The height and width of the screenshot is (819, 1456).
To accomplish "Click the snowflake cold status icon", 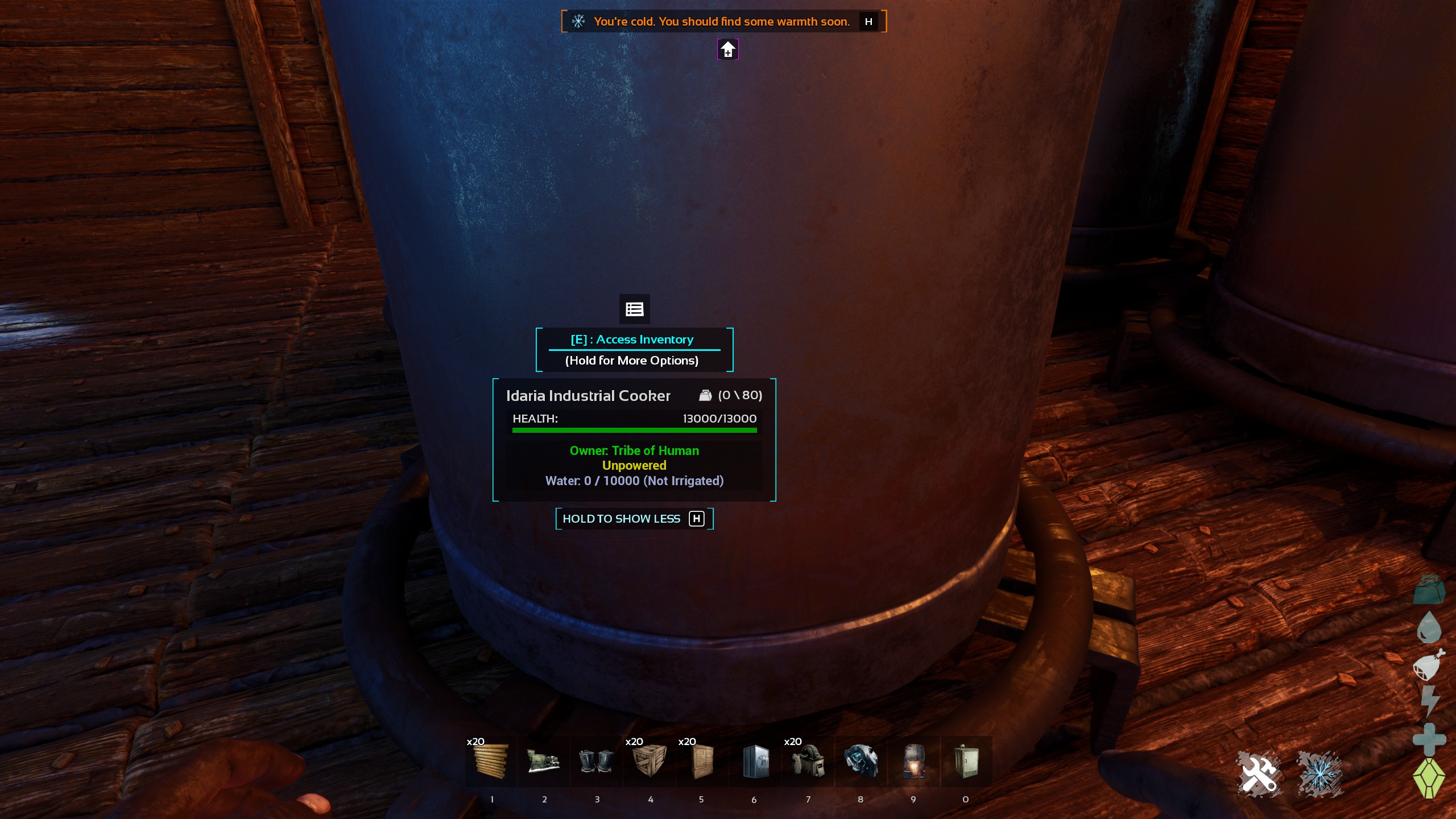I will point(1319,773).
